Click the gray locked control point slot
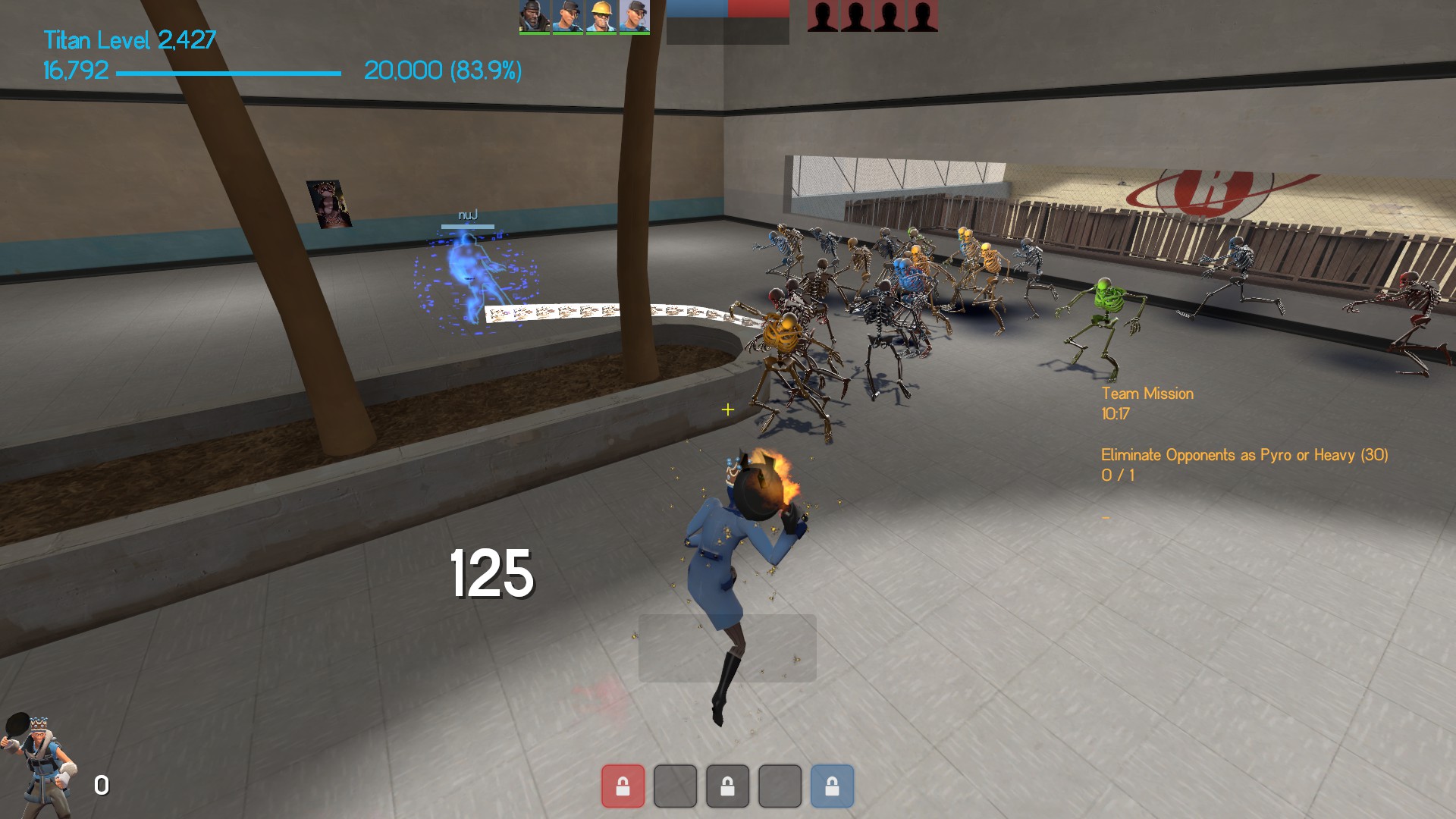Image resolution: width=1456 pixels, height=819 pixels. (x=727, y=786)
